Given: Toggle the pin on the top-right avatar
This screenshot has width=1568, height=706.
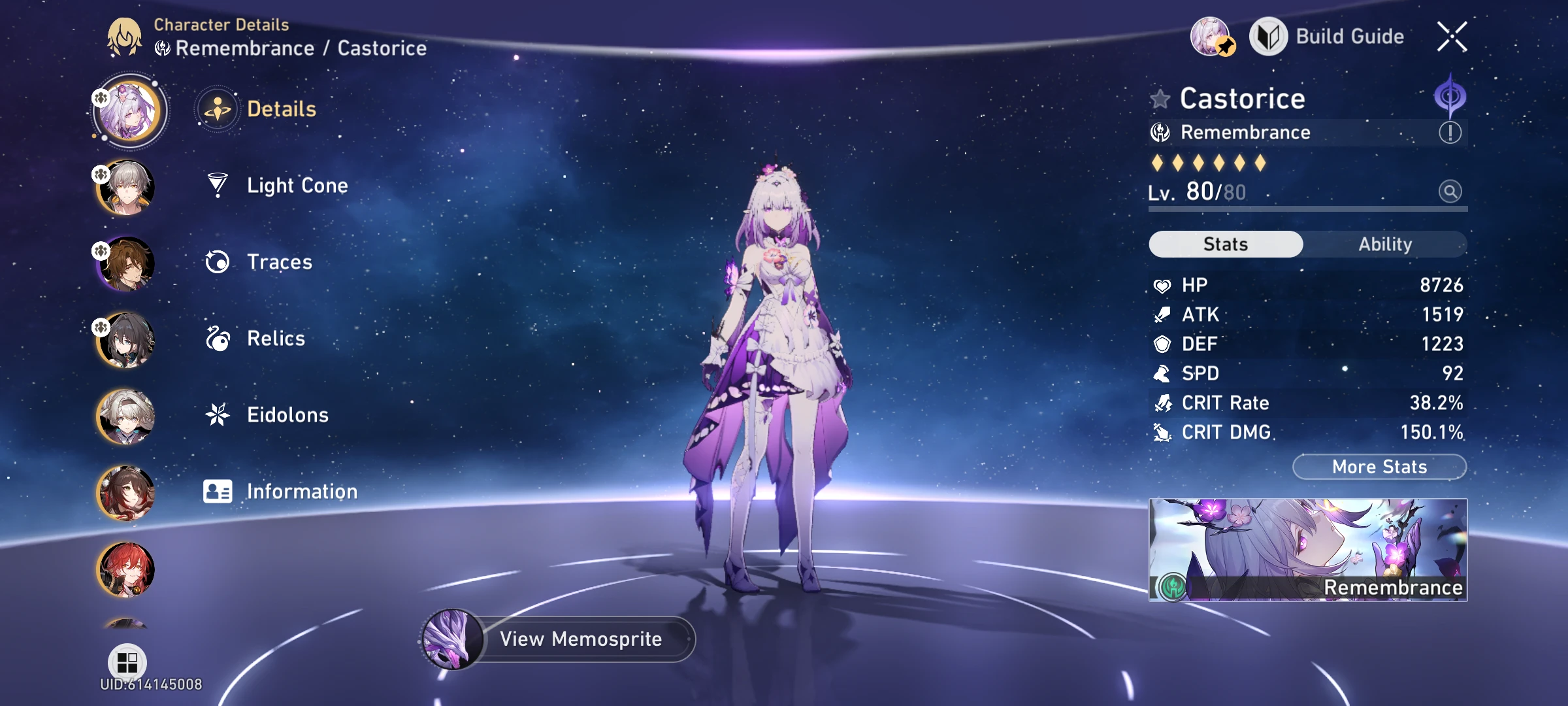Looking at the screenshot, I should pos(1226,46).
